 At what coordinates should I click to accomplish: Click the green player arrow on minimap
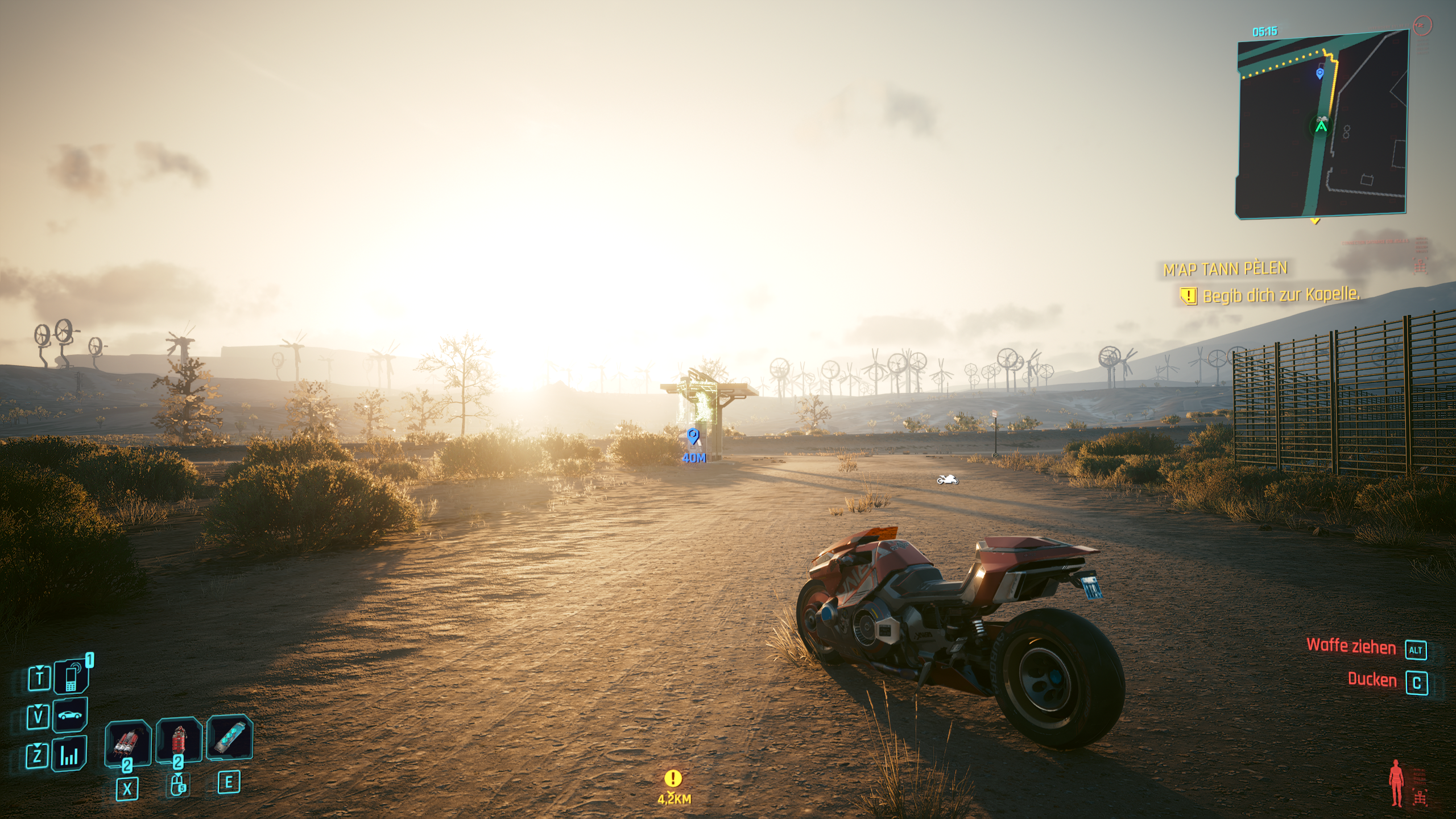(1321, 126)
